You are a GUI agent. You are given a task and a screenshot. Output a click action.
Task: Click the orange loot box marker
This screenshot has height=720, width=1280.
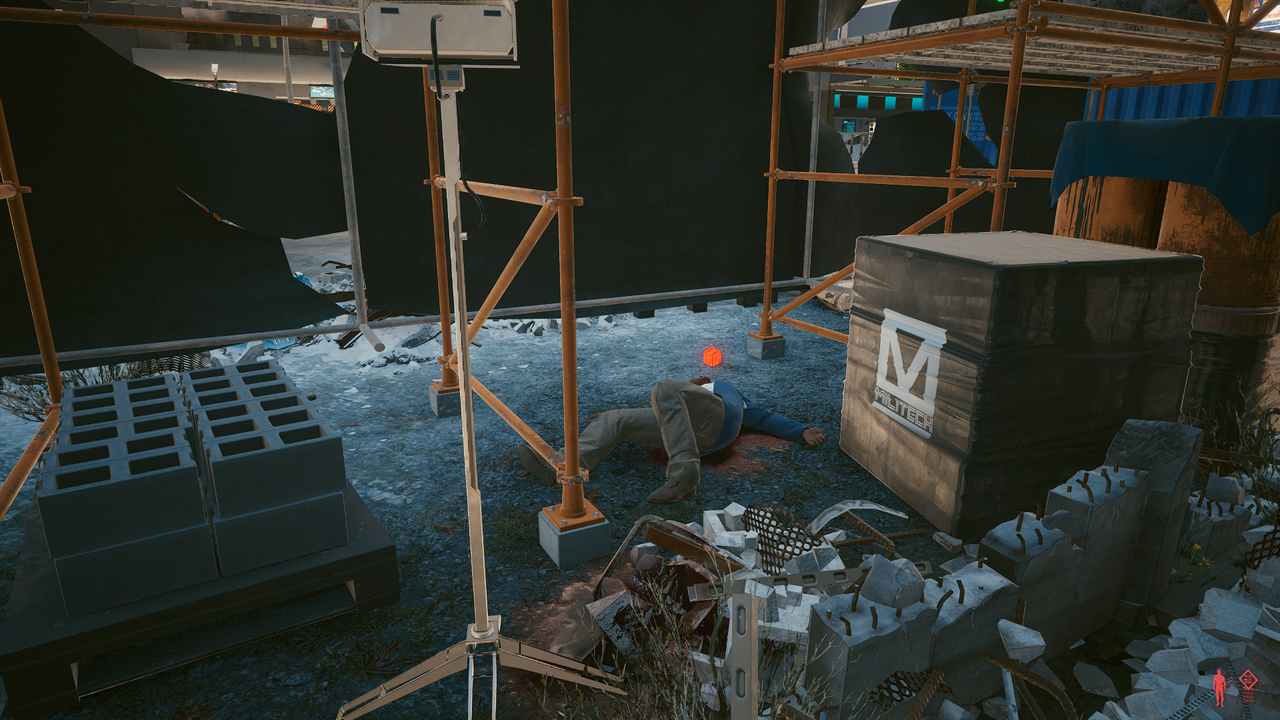coord(711,356)
